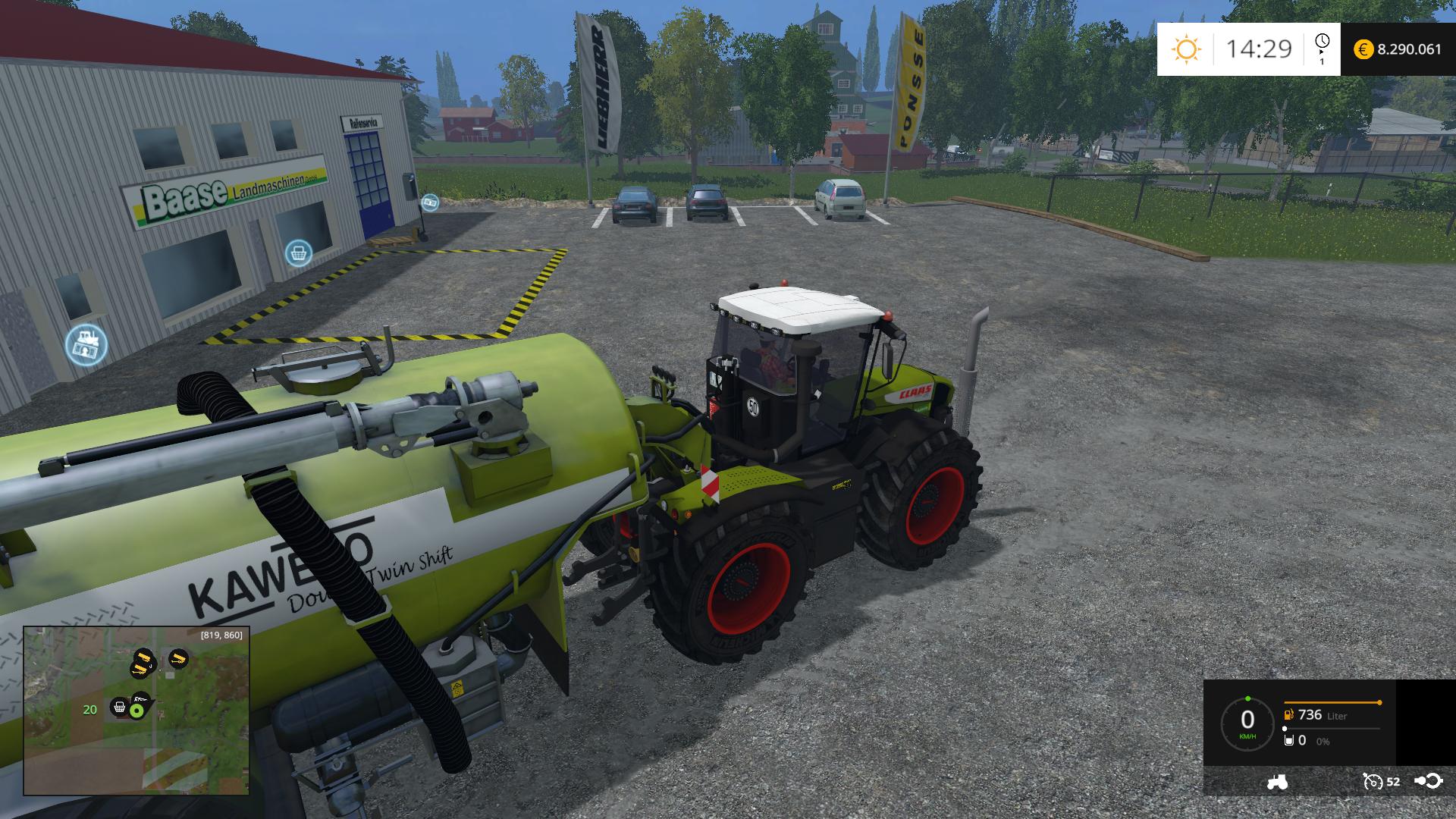Select the shop basket marker on minimap
Screen dimensions: 1456x819
(119, 708)
